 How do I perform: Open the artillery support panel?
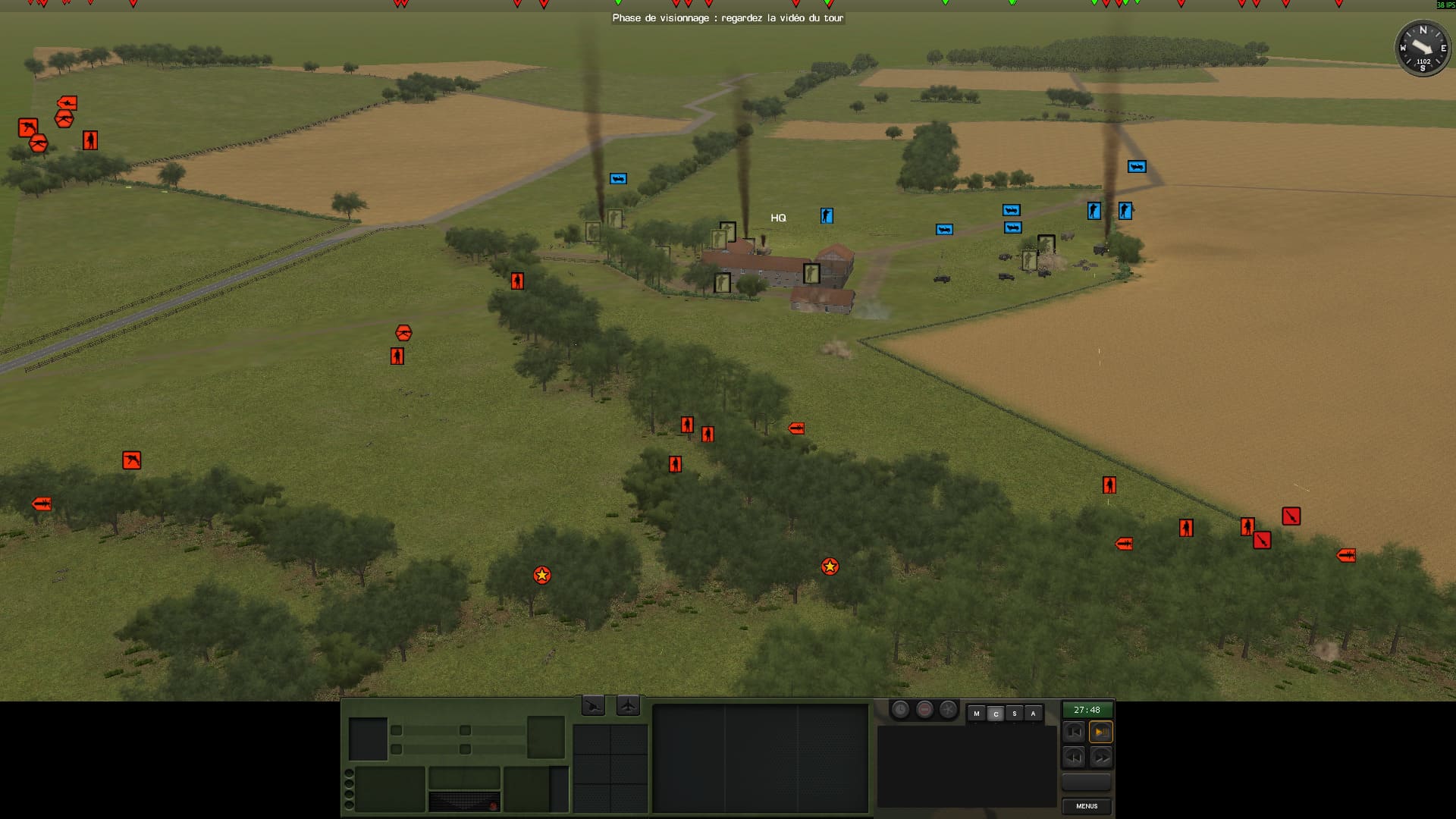coord(593,706)
